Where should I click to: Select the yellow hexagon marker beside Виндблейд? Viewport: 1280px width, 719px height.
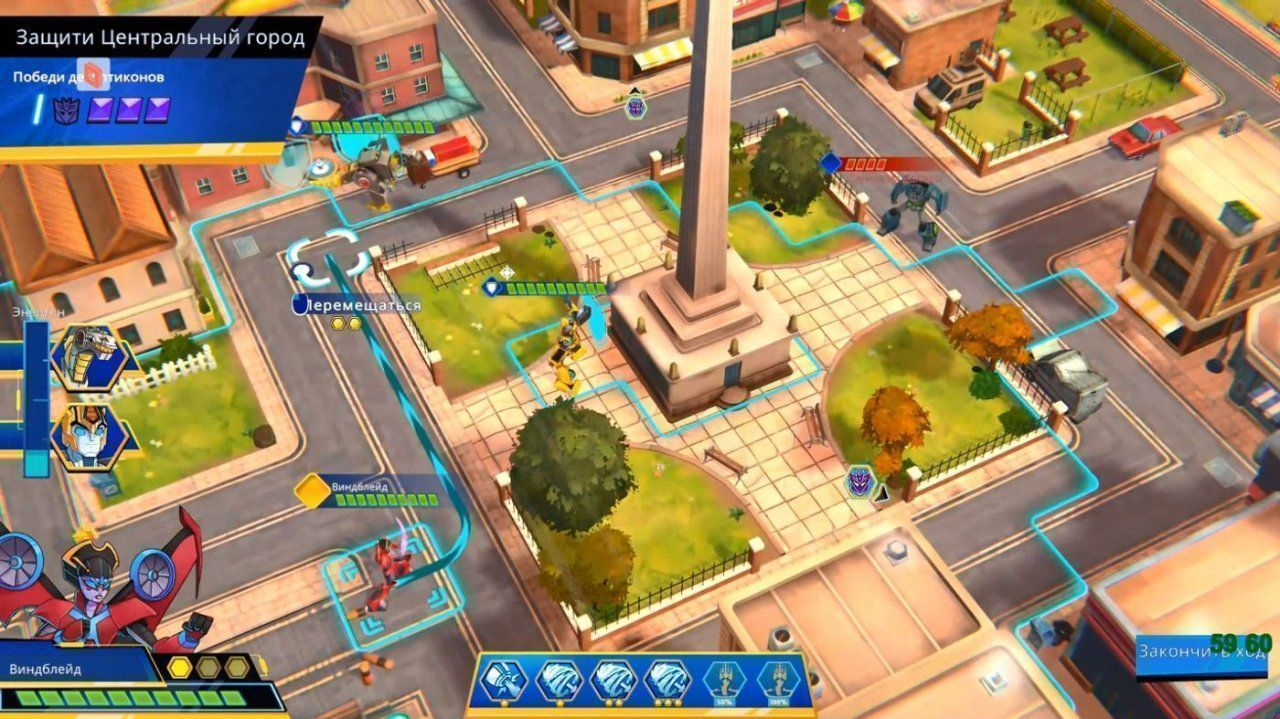click(312, 491)
